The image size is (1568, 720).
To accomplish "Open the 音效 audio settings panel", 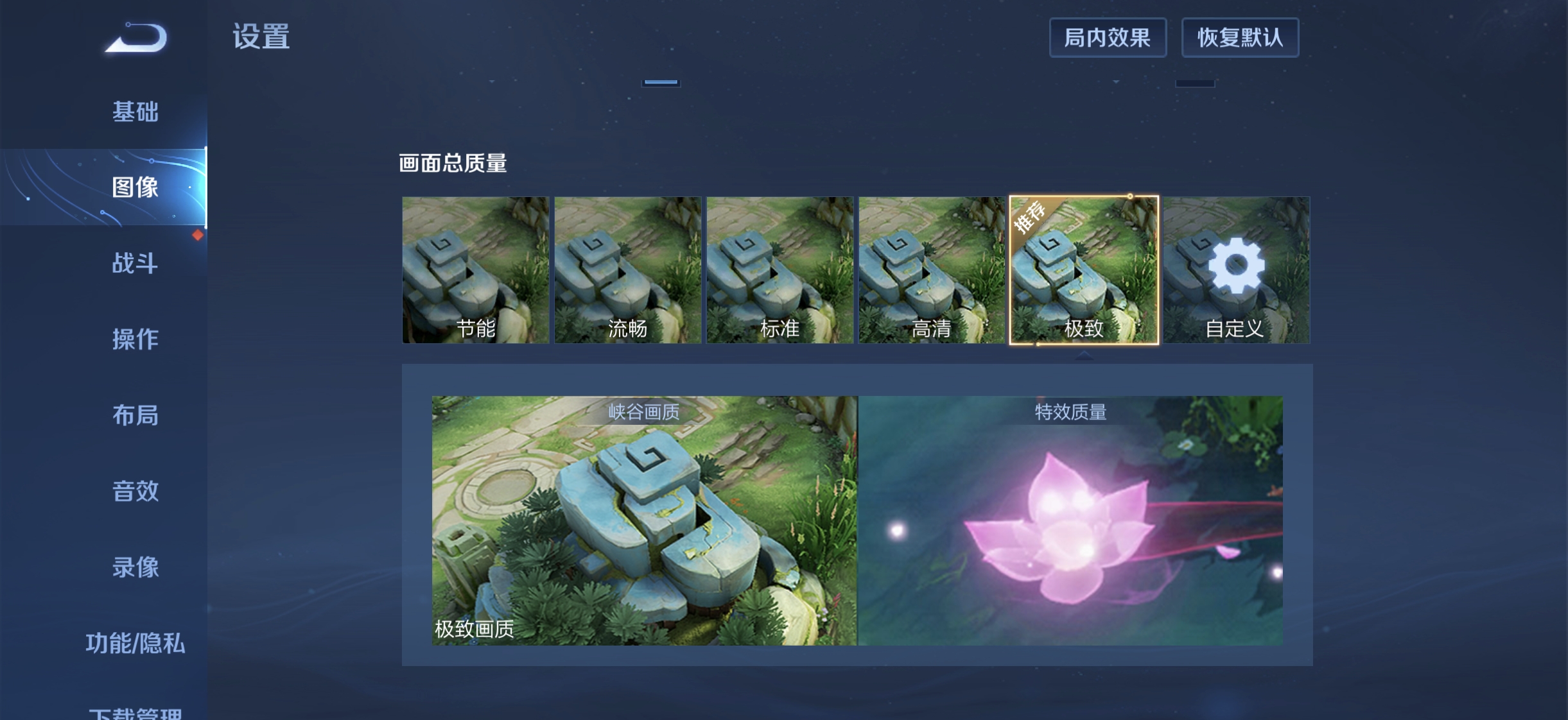I will click(x=135, y=492).
